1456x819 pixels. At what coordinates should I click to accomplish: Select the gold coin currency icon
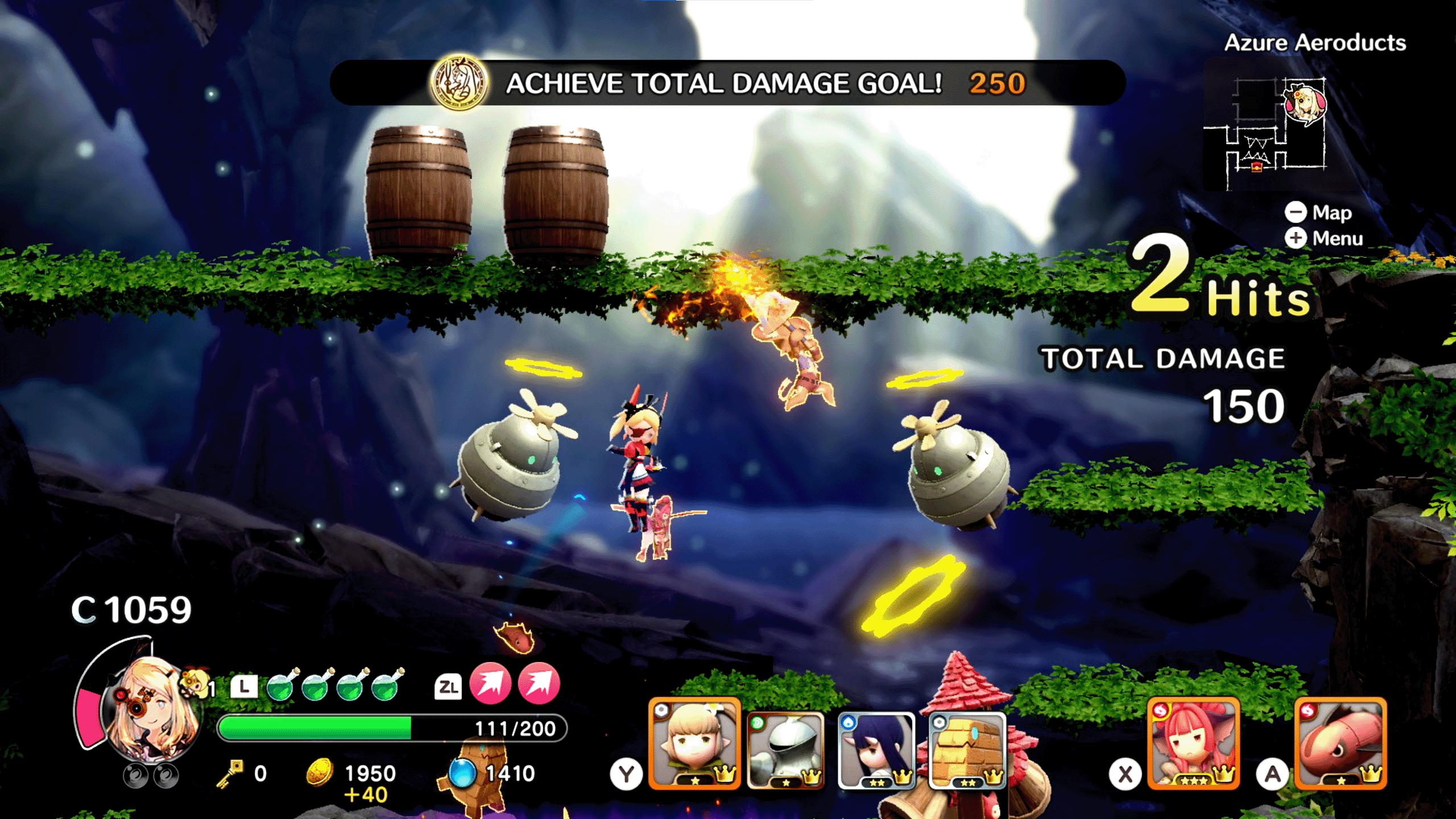pos(320,772)
